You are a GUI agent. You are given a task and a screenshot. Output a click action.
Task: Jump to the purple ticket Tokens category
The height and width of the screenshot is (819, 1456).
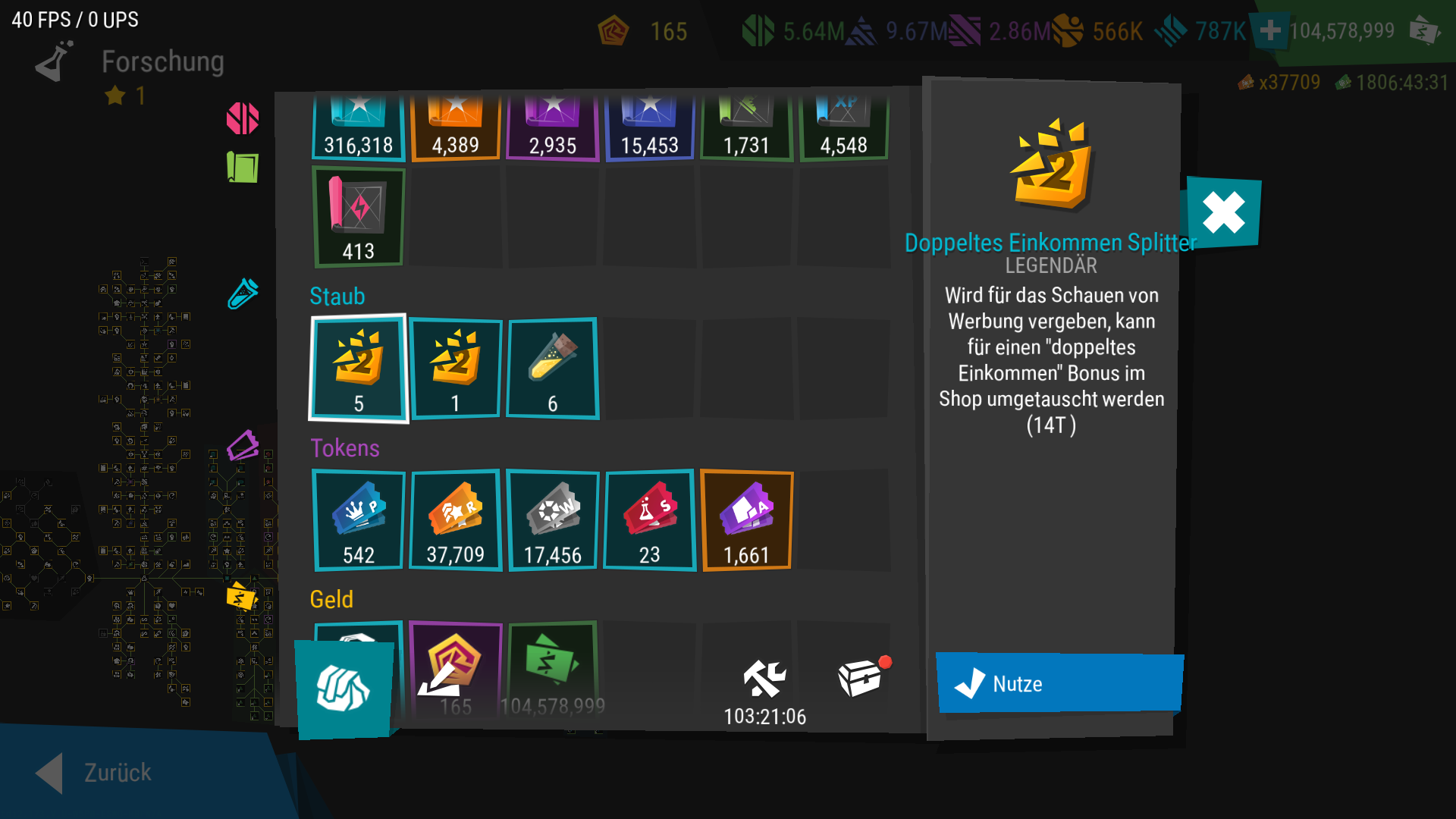tap(243, 446)
